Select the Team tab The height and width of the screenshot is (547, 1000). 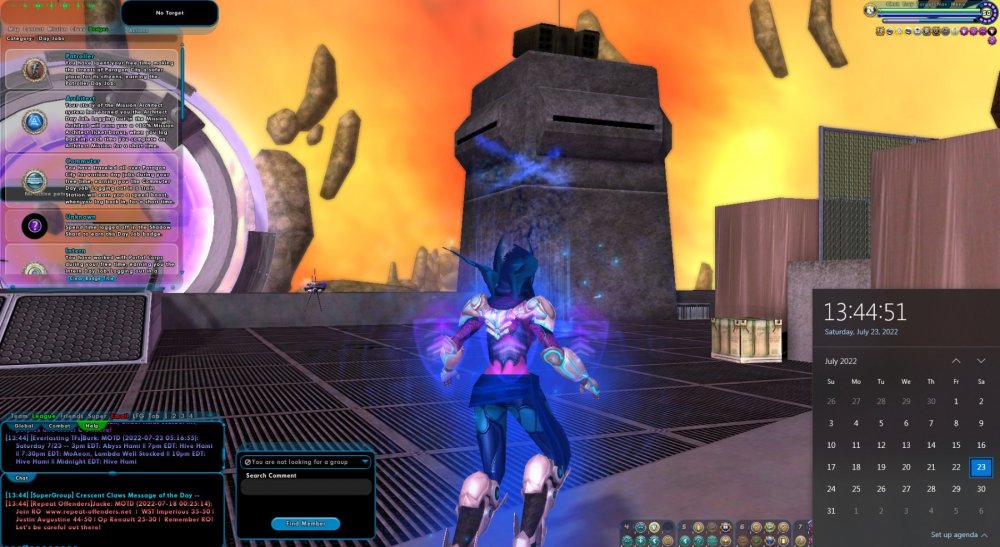(19, 416)
